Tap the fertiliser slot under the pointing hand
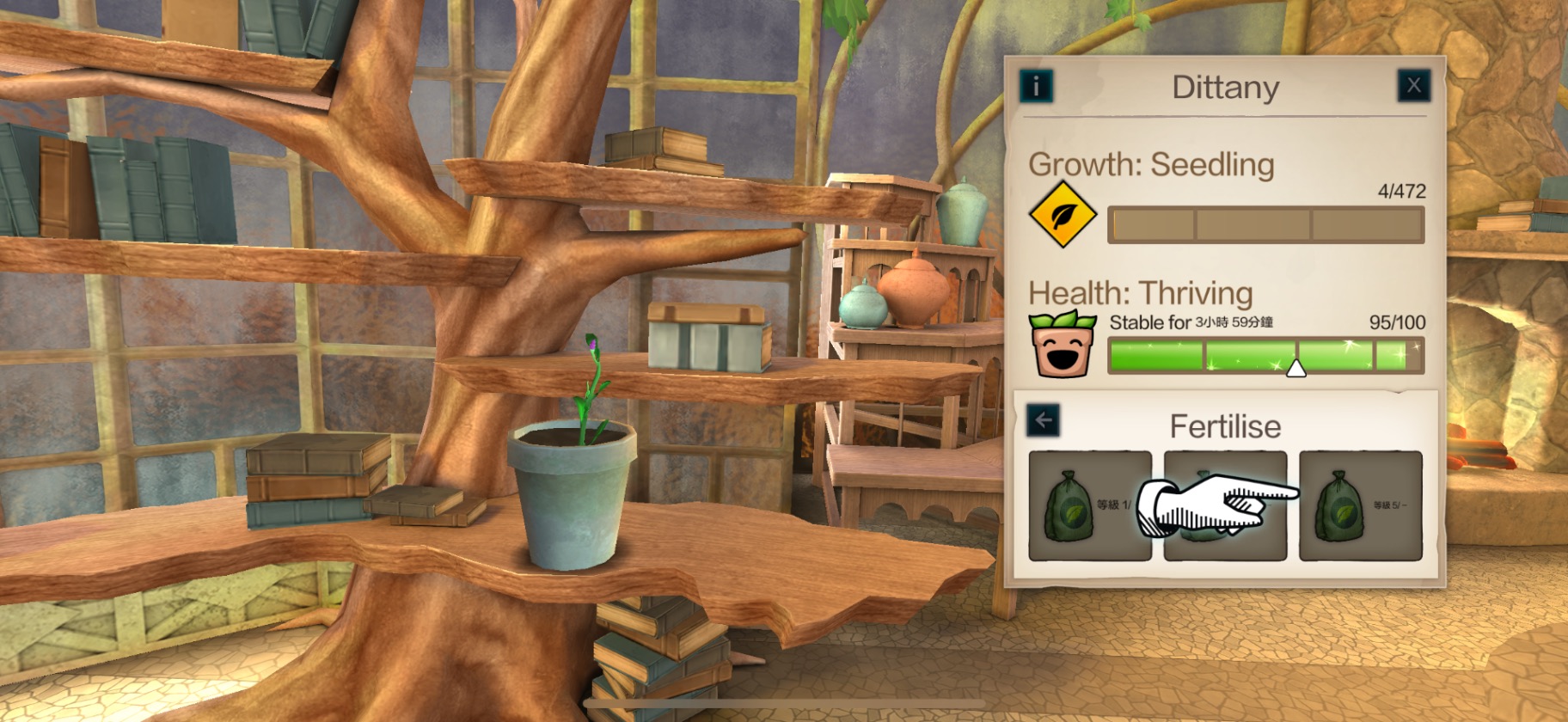The image size is (1568, 722). (x=1225, y=506)
